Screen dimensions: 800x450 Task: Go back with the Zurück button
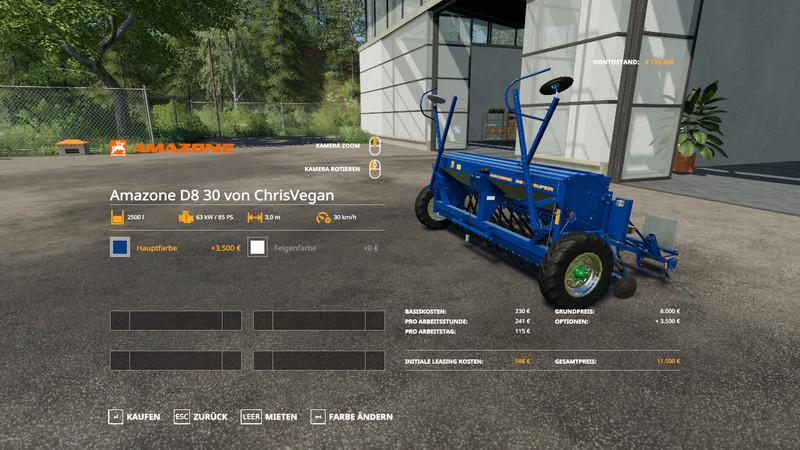click(201, 416)
